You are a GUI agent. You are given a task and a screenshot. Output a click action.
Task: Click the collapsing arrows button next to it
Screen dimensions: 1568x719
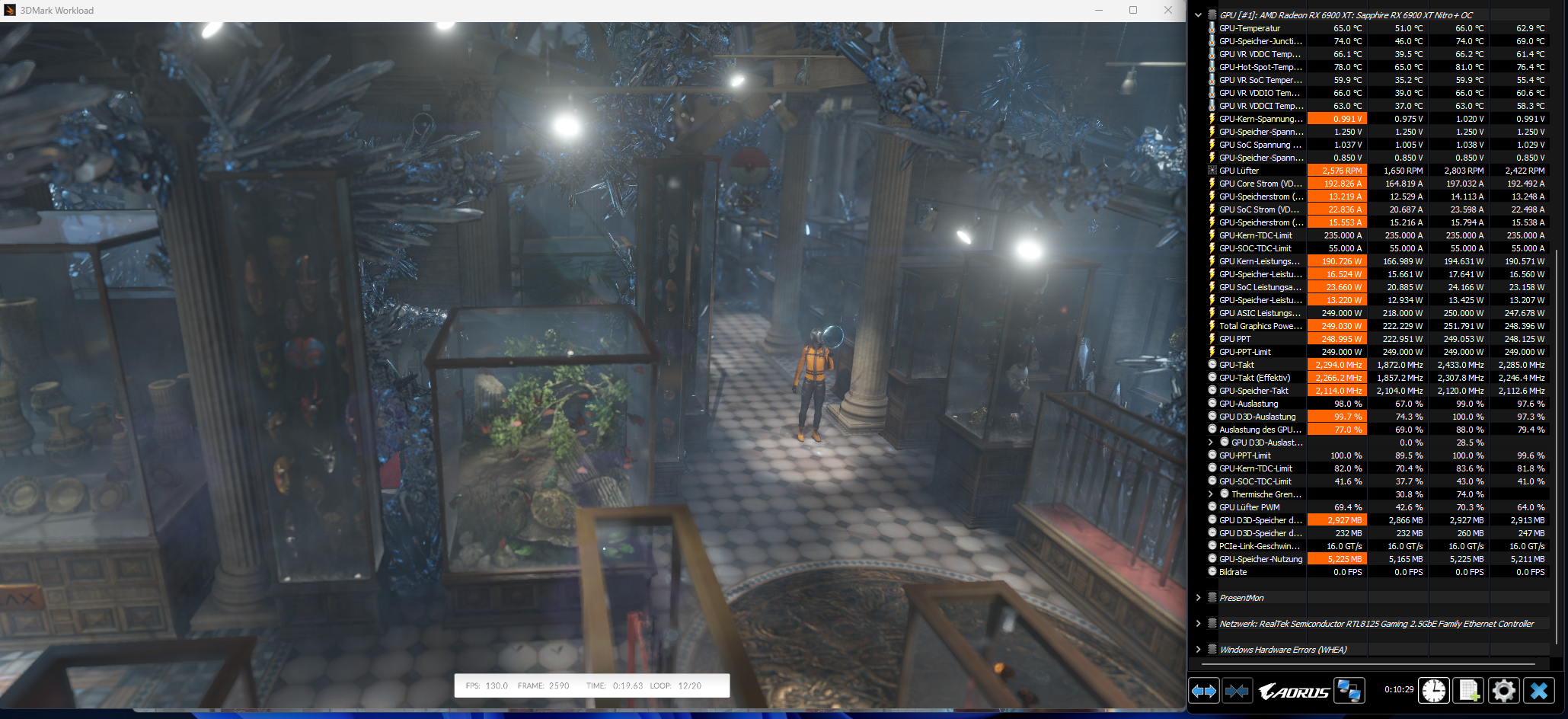pos(1237,690)
